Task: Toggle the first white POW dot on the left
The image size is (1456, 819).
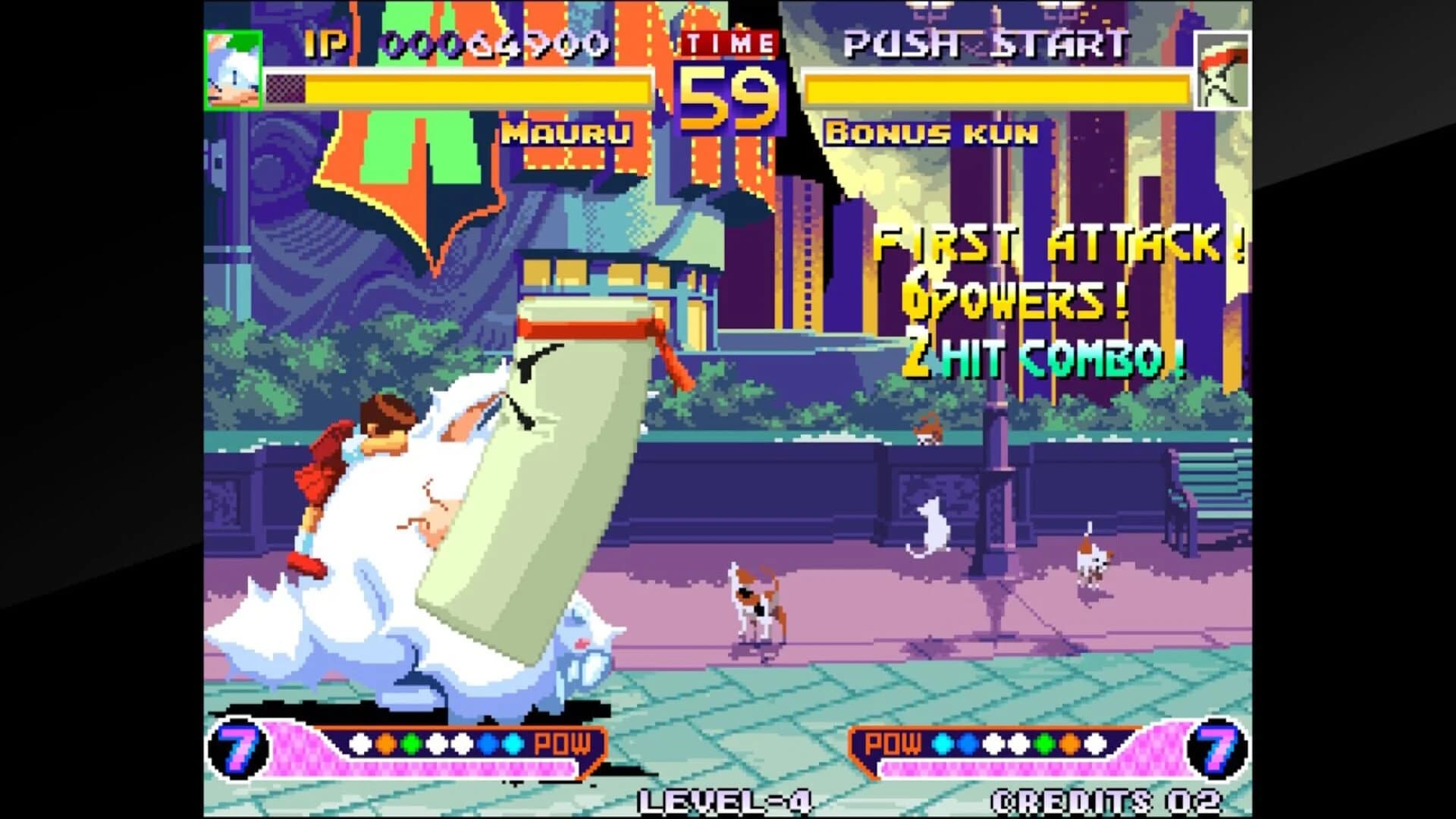Action: pyautogui.click(x=360, y=743)
